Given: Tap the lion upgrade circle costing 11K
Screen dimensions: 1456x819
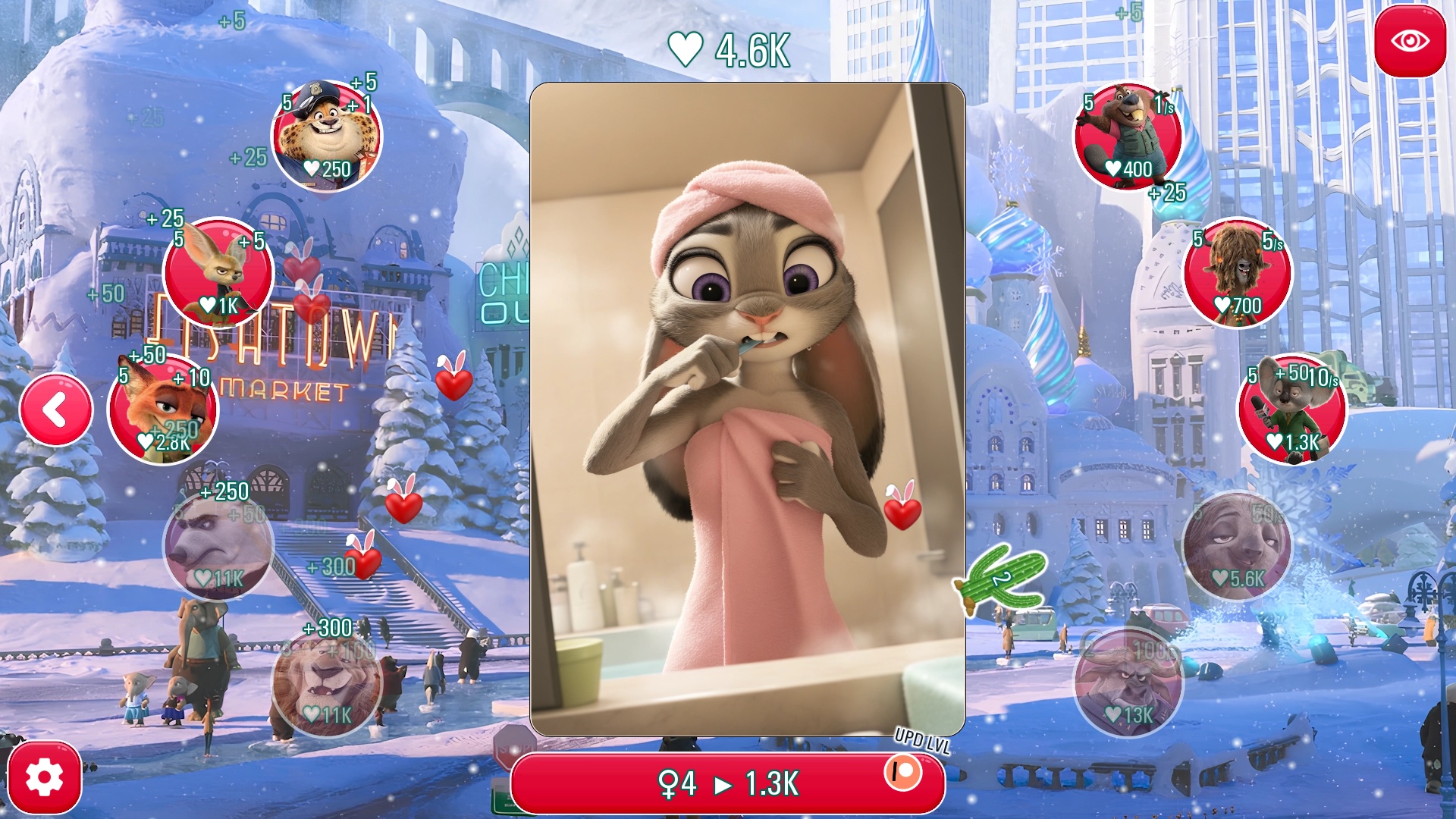Looking at the screenshot, I should tap(326, 682).
